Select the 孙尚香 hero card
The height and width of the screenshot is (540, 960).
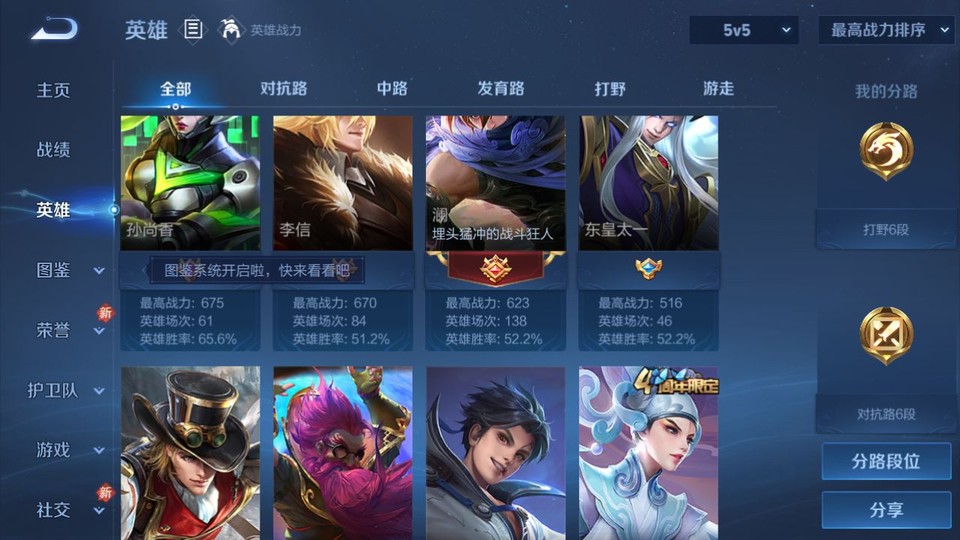tap(190, 183)
